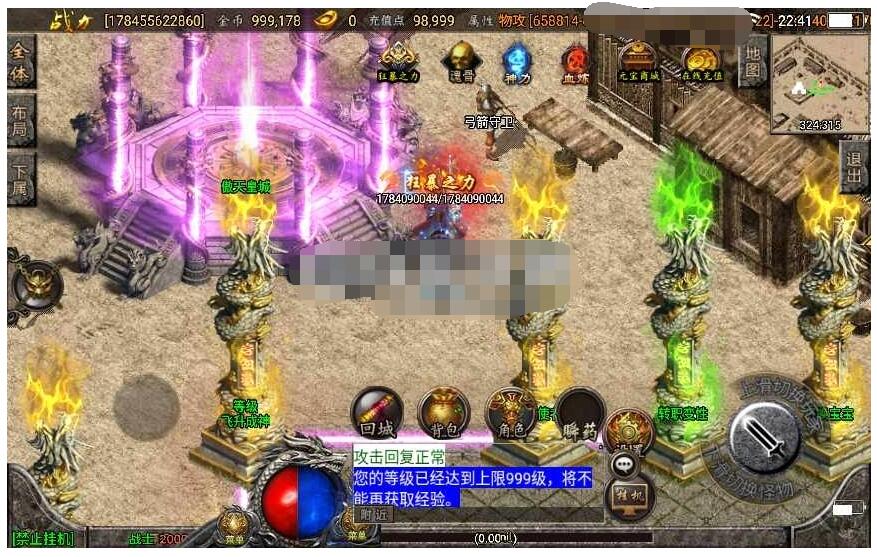Image resolution: width=877 pixels, height=557 pixels.
Task: Open the 地图 map button
Action: click(x=752, y=62)
